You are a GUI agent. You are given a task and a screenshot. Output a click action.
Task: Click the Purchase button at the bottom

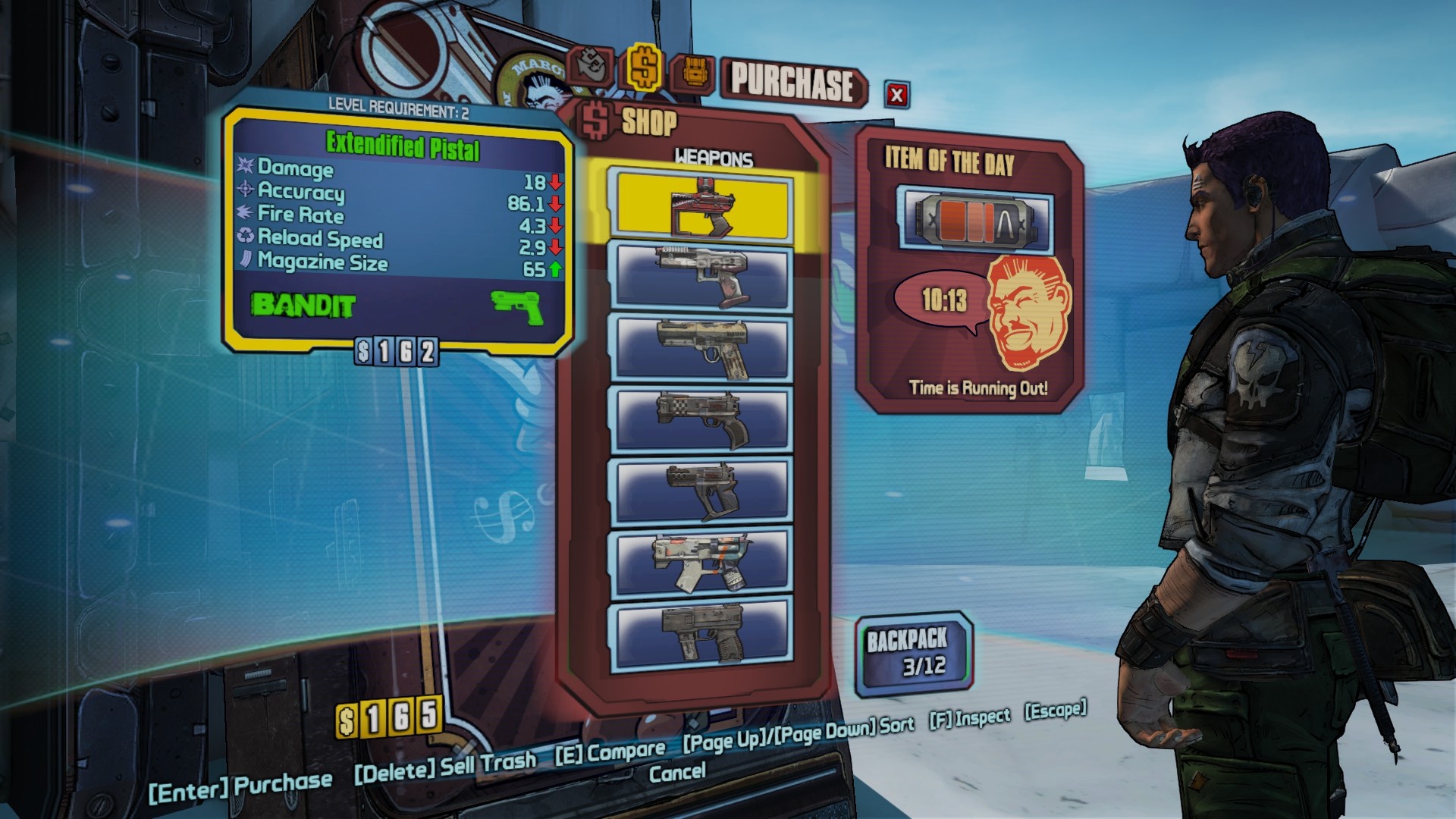point(240,788)
